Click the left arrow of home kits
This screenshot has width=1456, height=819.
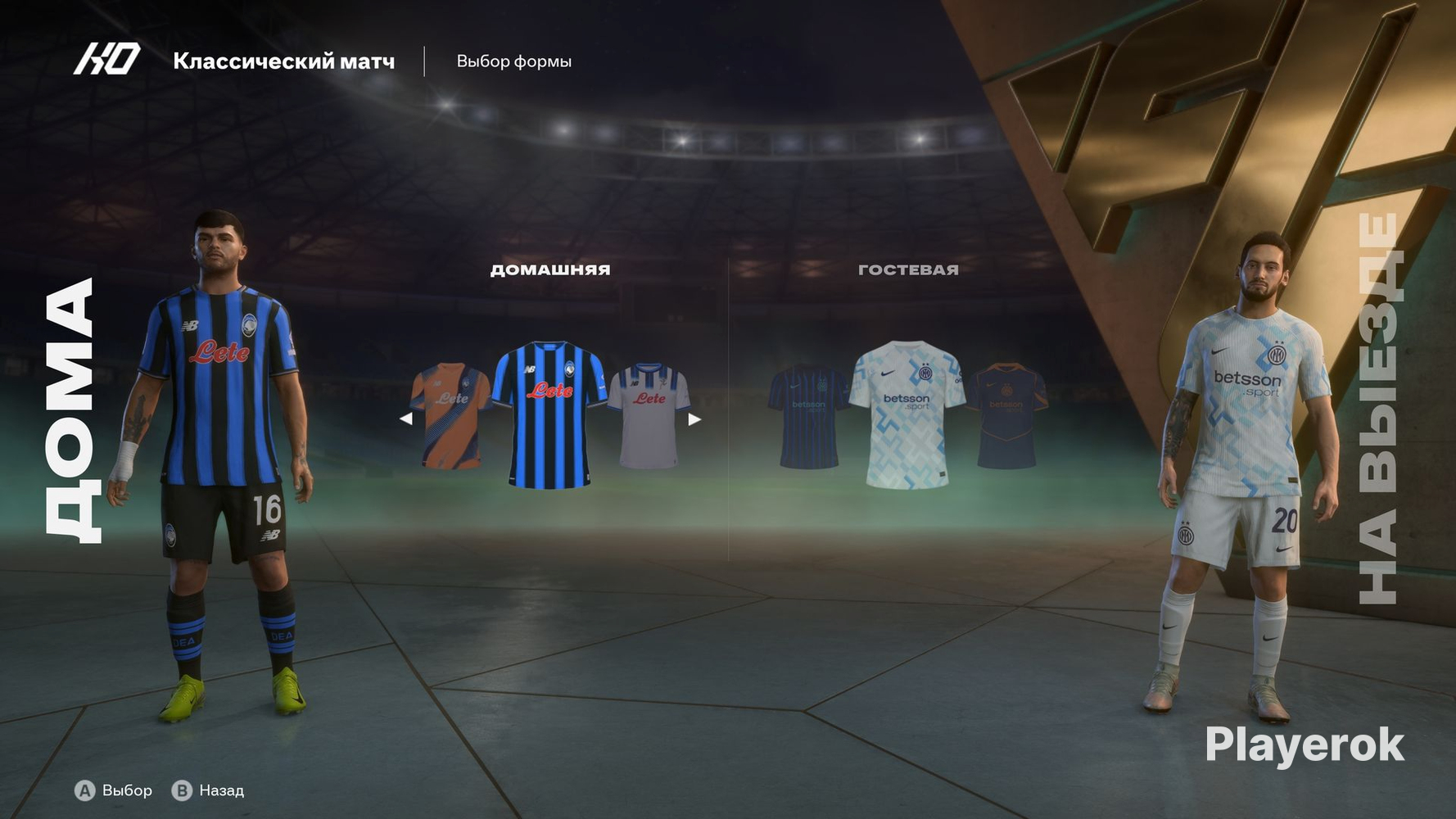(405, 419)
